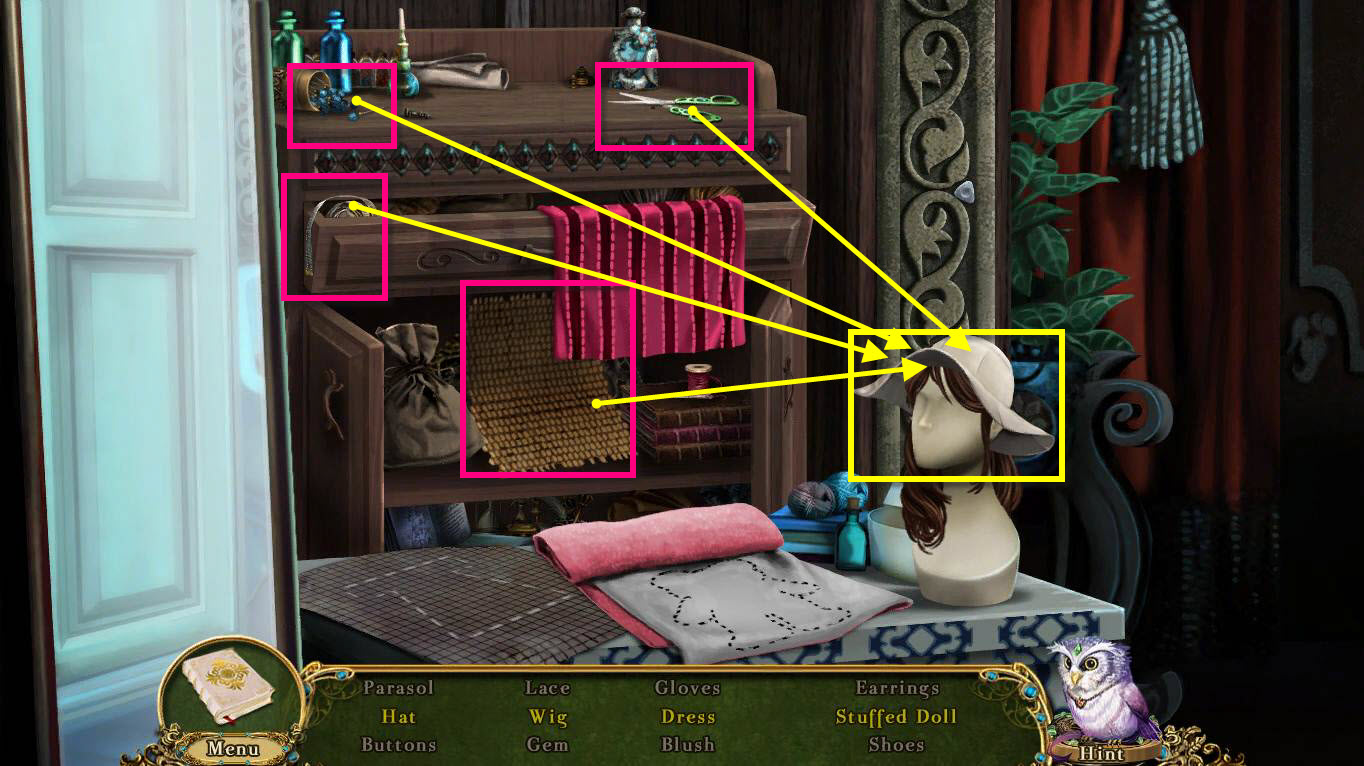
Task: Select 'Hat' from the word list
Action: coord(400,717)
